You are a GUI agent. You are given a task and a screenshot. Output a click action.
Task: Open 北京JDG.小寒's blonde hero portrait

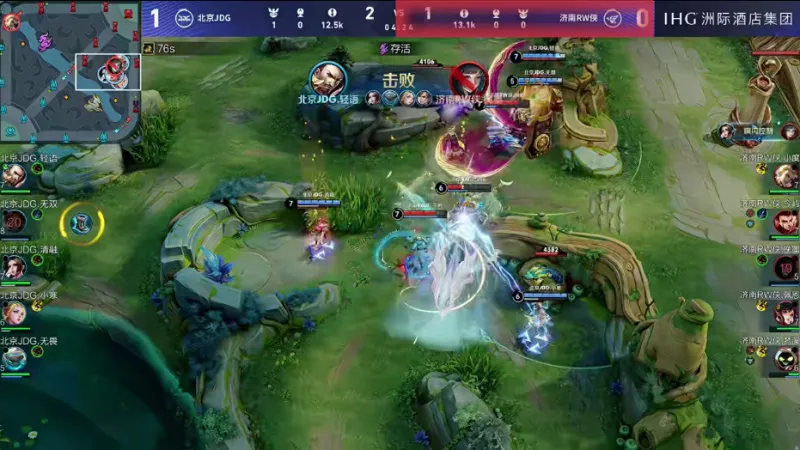[x=14, y=313]
